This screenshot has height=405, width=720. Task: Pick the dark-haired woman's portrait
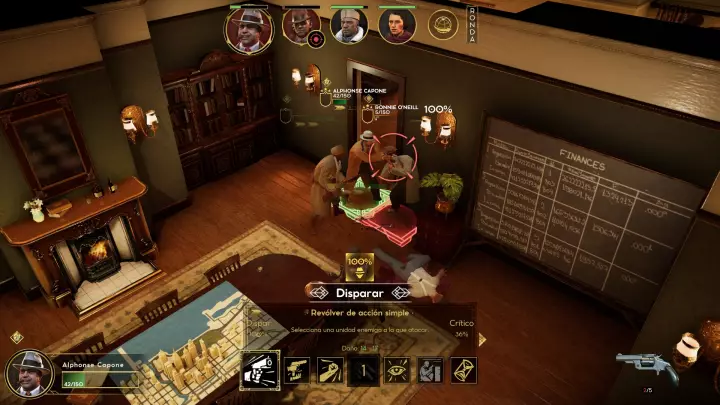click(x=396, y=26)
